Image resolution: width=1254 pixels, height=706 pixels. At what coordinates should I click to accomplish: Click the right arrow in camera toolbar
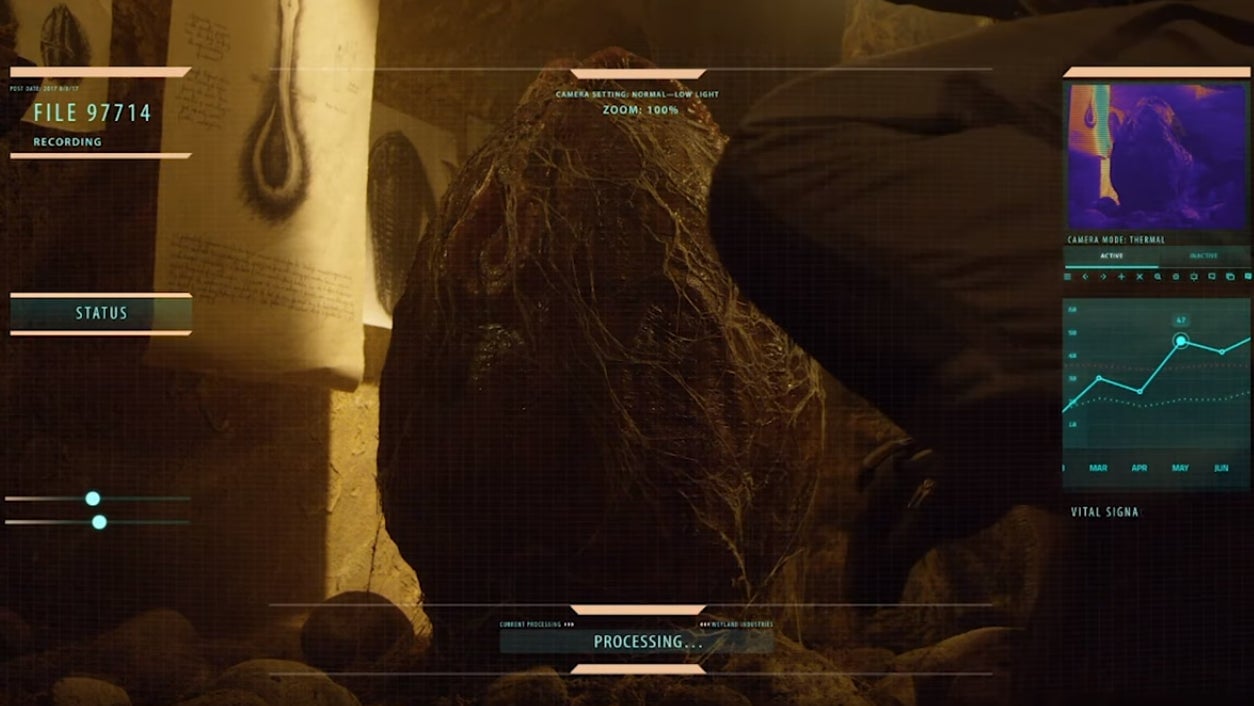[x=1103, y=276]
